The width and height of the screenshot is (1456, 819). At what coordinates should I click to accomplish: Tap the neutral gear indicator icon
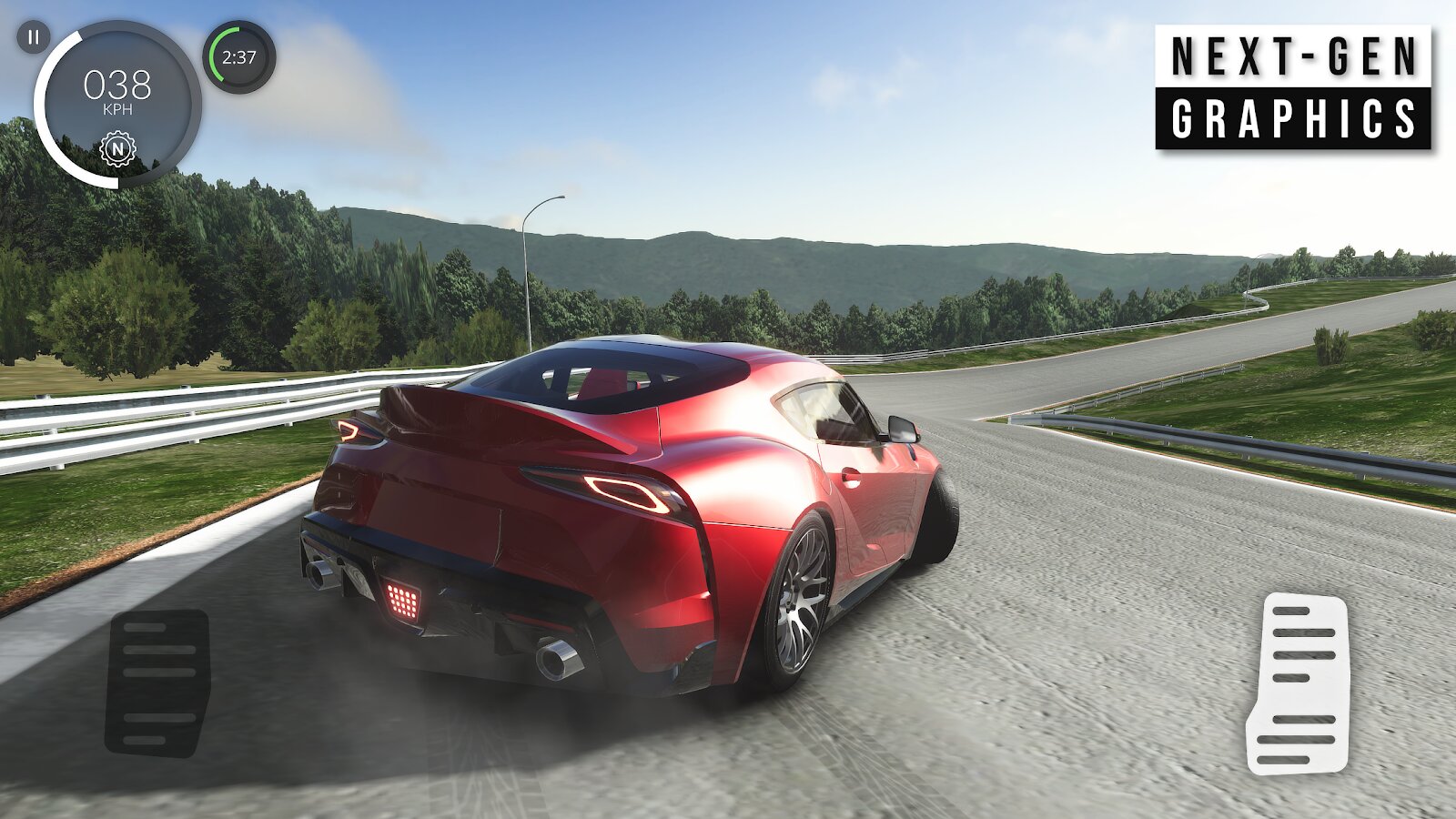117,148
